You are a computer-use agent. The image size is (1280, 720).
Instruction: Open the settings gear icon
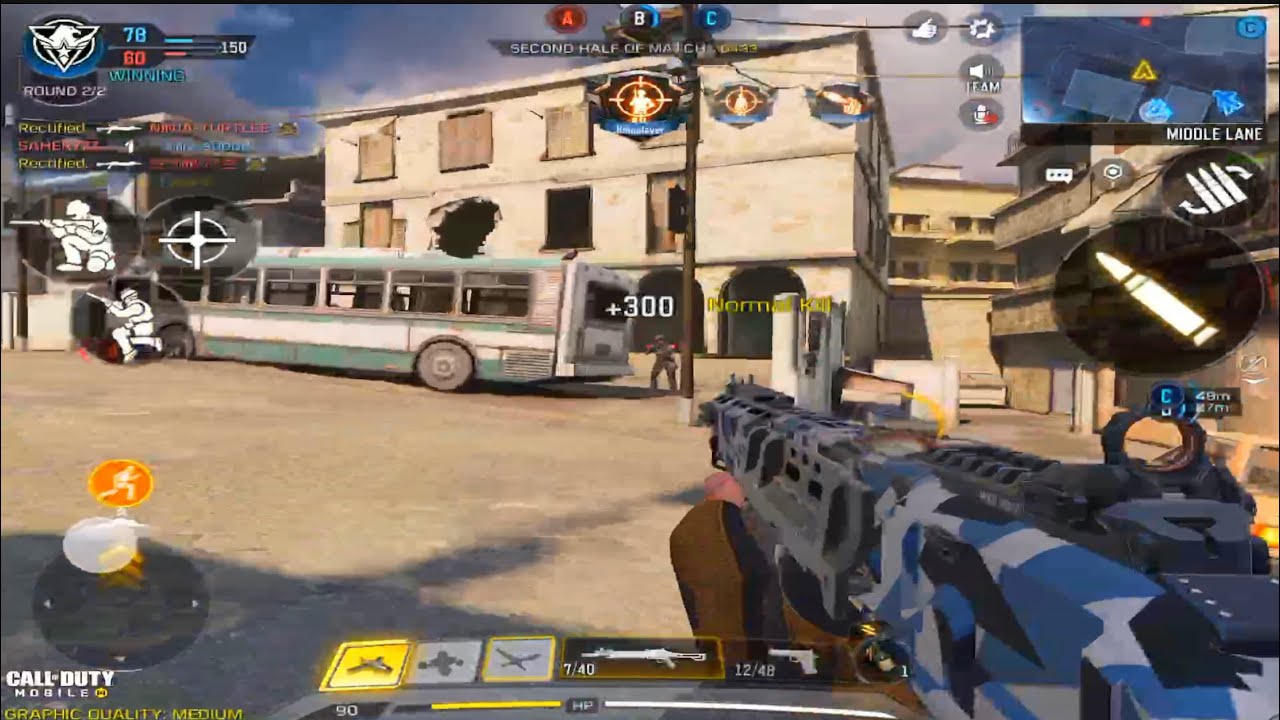click(x=982, y=28)
